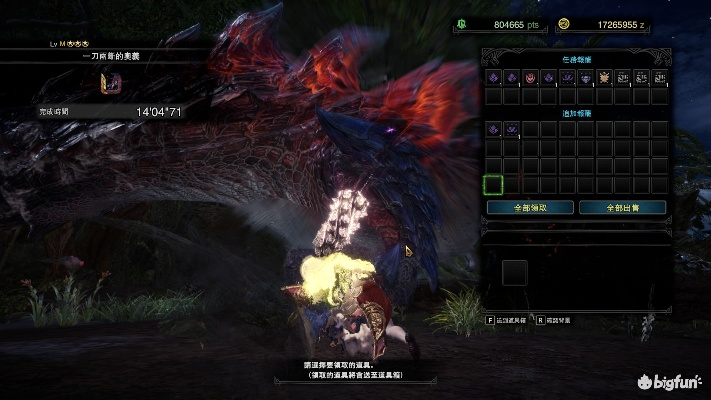Click the 全部出售 (sell all) button
This screenshot has height=400, width=711.
coord(621,207)
